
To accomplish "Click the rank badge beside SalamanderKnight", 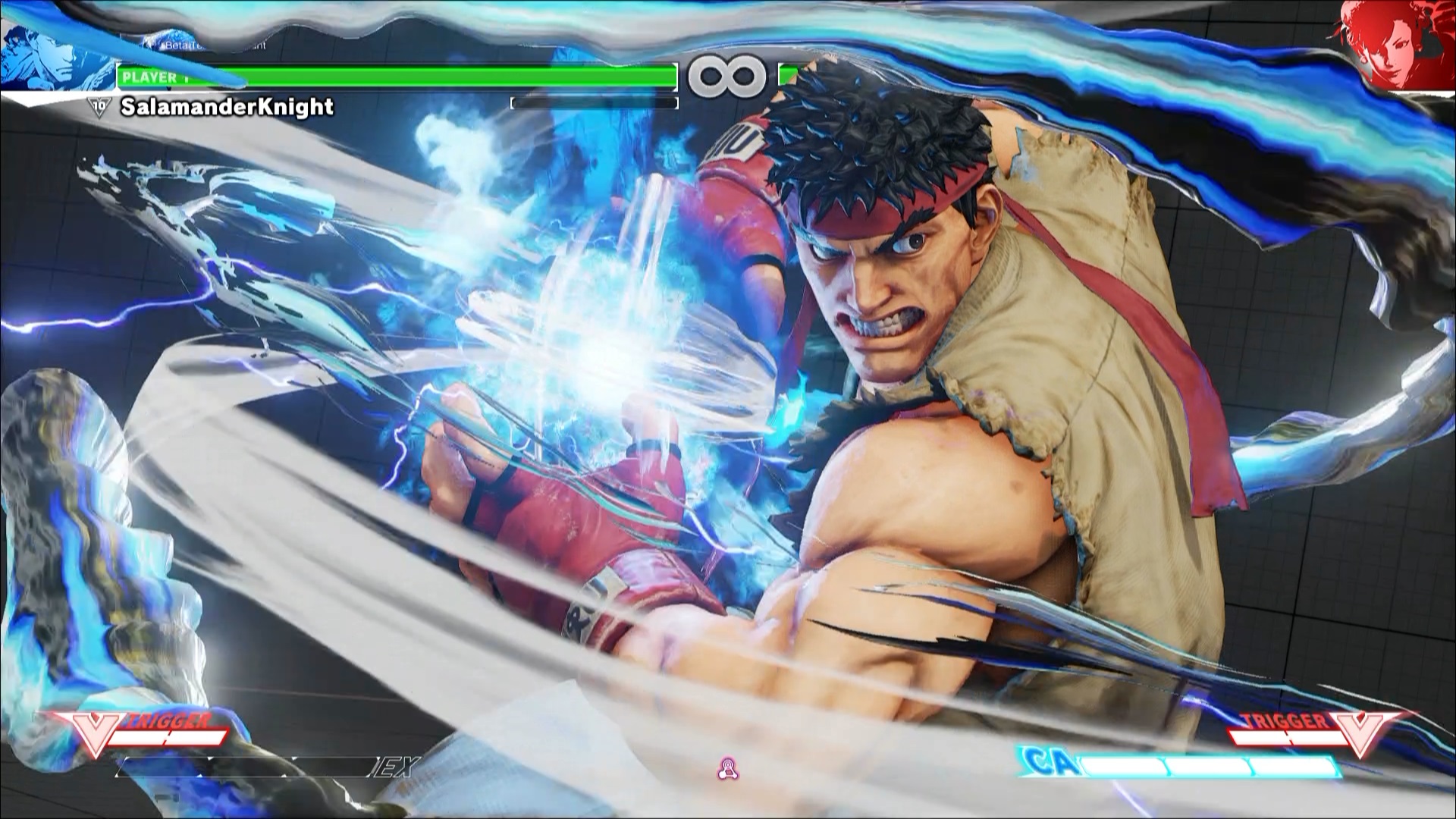I will pyautogui.click(x=99, y=107).
